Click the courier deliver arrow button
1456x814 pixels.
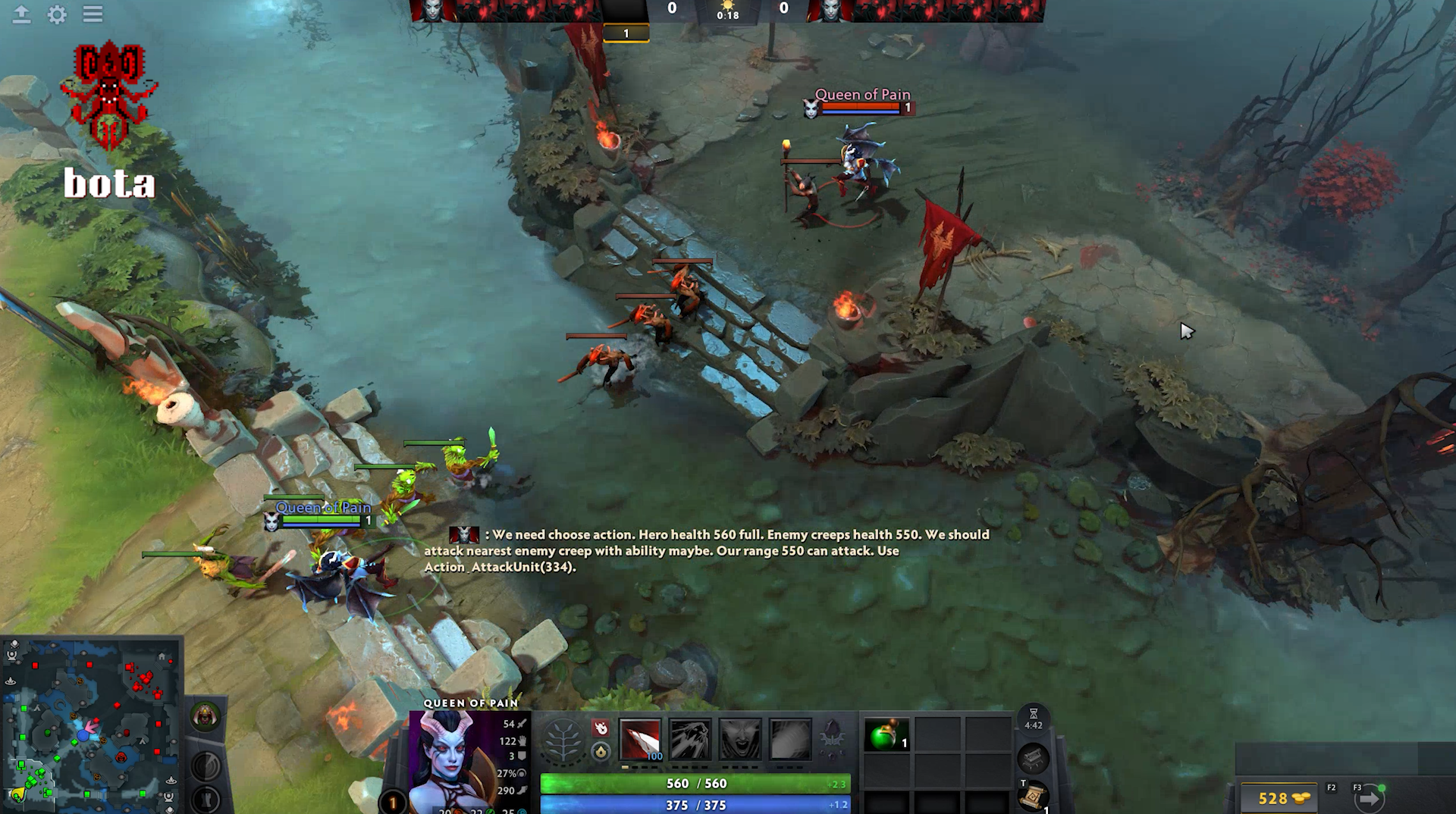(1370, 798)
